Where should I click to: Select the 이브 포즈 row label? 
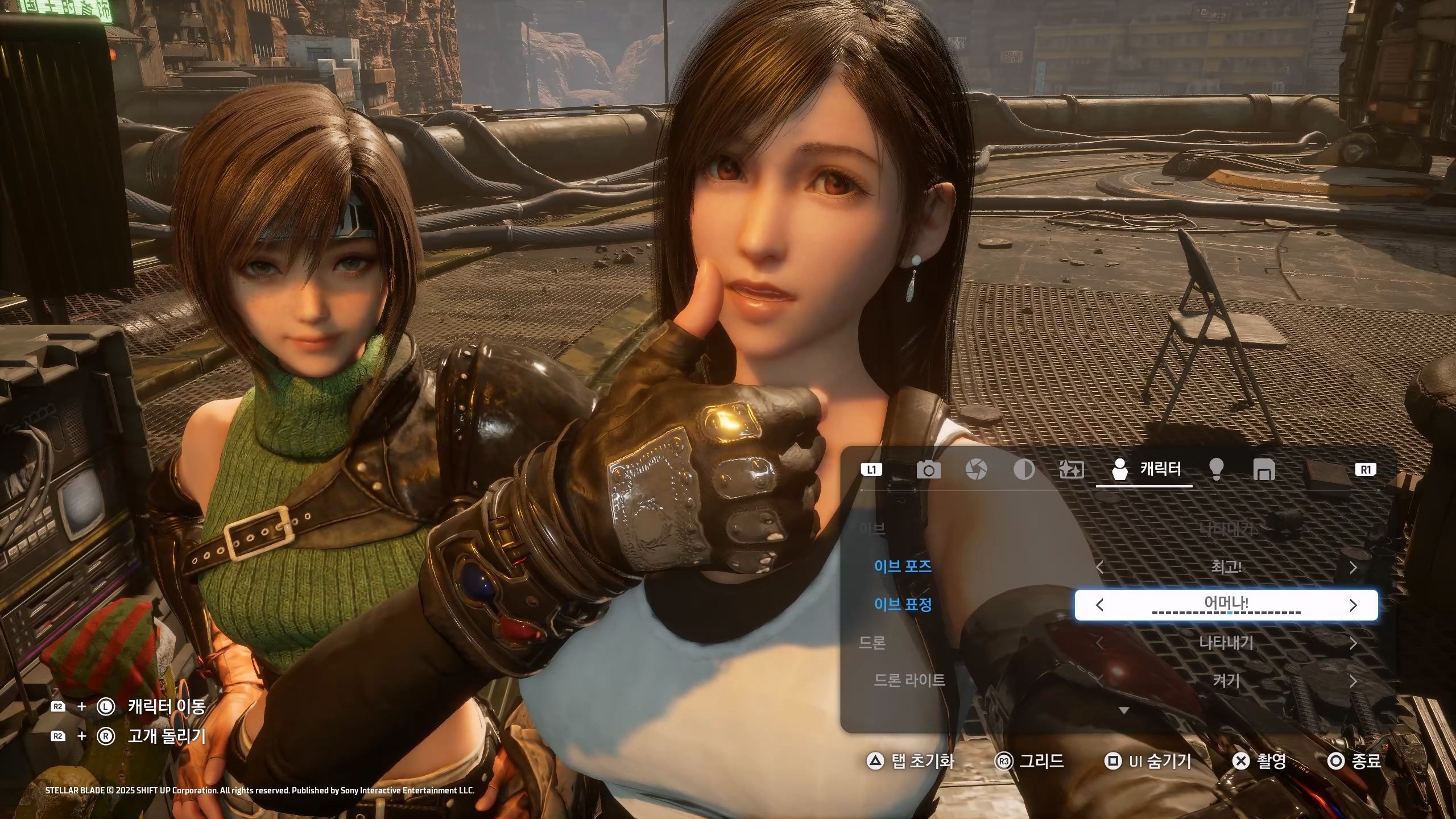coord(903,566)
